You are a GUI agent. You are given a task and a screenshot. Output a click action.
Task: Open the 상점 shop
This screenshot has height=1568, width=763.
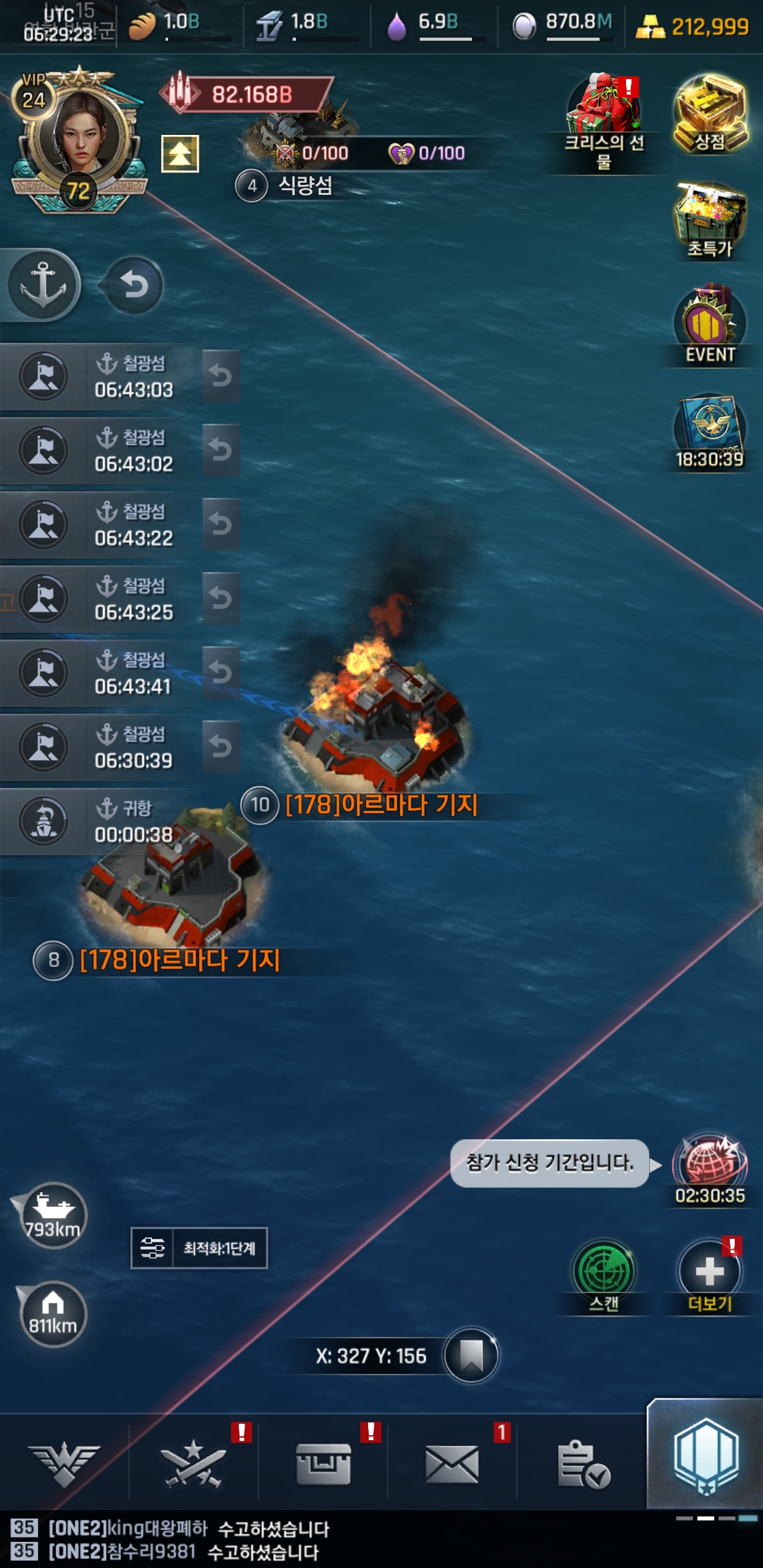pyautogui.click(x=709, y=113)
